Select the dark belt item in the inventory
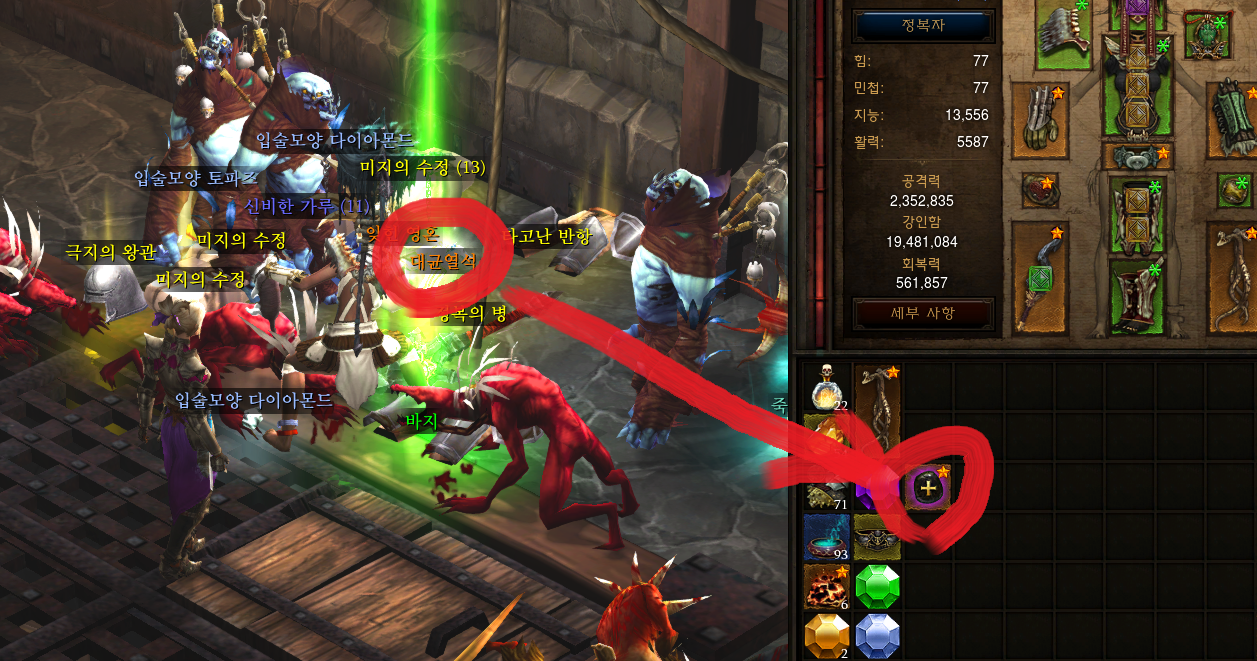Image resolution: width=1257 pixels, height=661 pixels. (x=877, y=537)
